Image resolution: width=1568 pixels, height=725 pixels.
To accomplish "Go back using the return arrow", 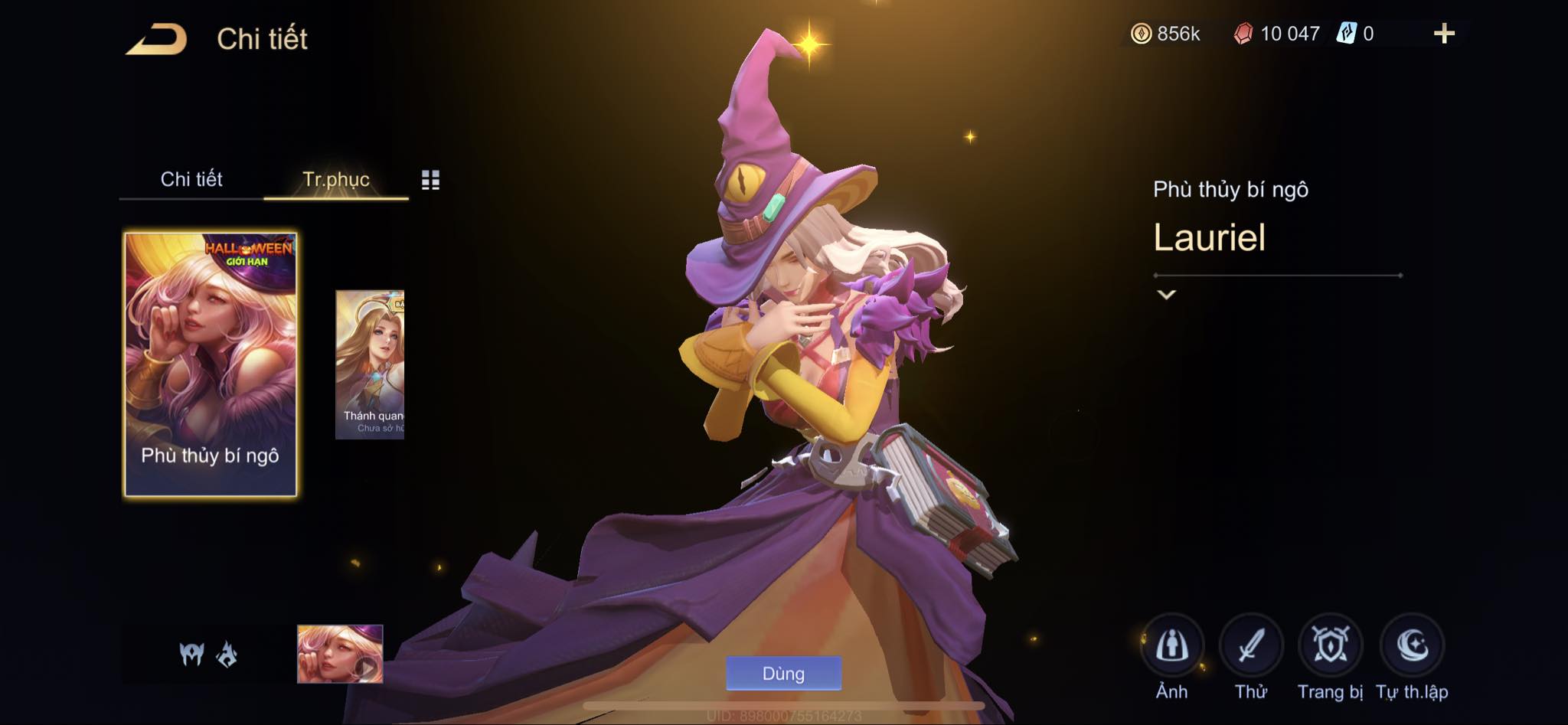I will [x=157, y=39].
